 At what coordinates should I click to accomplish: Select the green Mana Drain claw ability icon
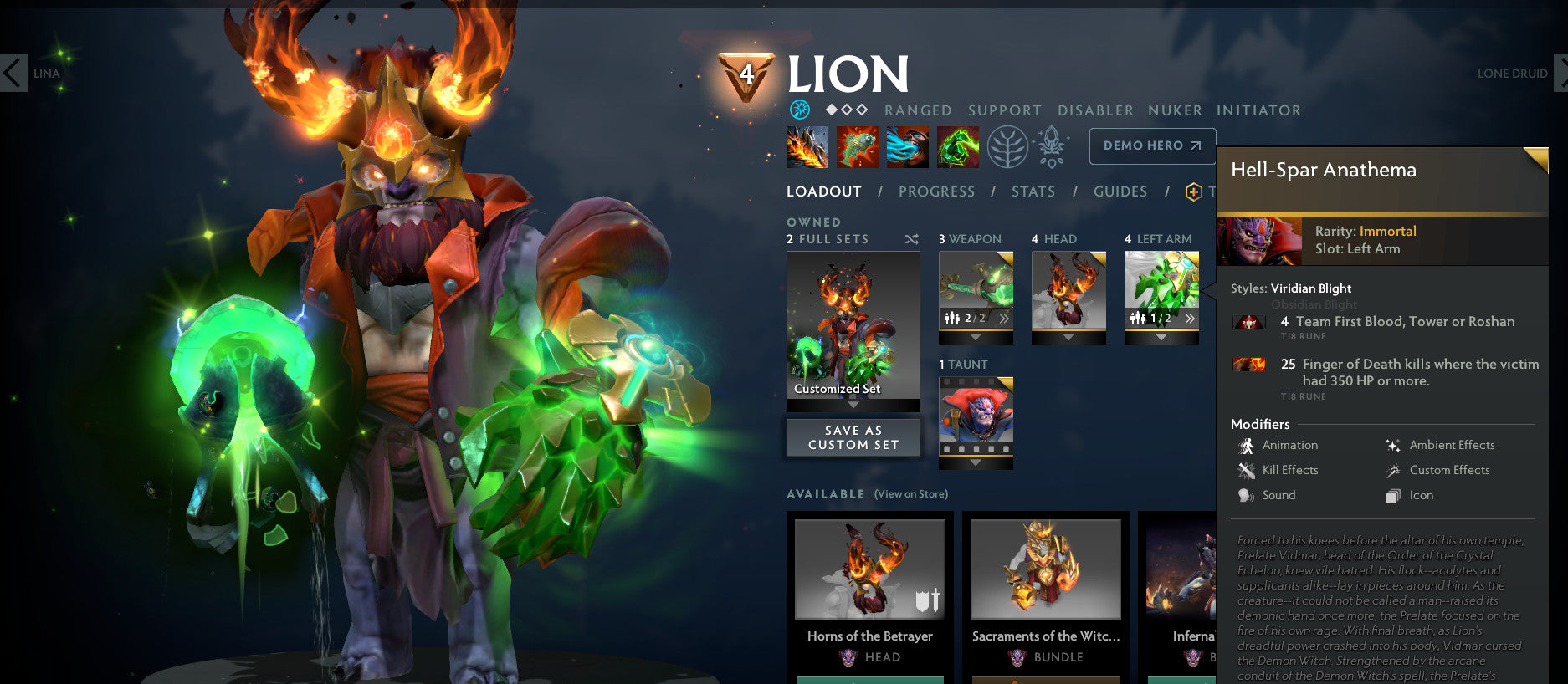point(957,145)
